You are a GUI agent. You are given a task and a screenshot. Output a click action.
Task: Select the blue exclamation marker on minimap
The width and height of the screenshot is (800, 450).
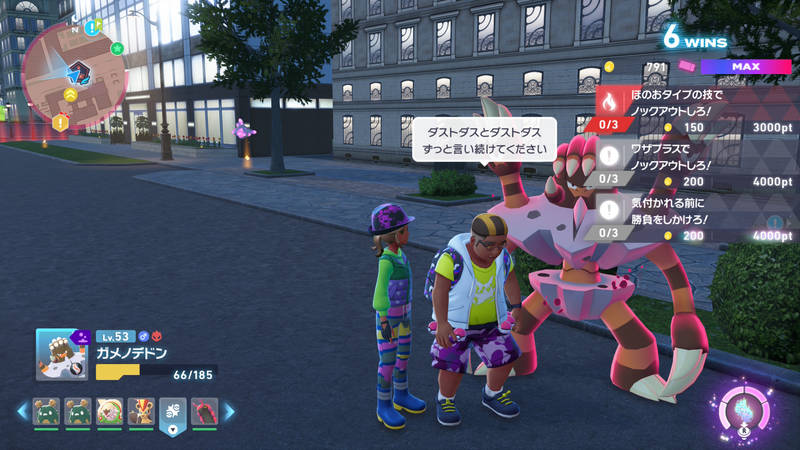click(x=91, y=27)
